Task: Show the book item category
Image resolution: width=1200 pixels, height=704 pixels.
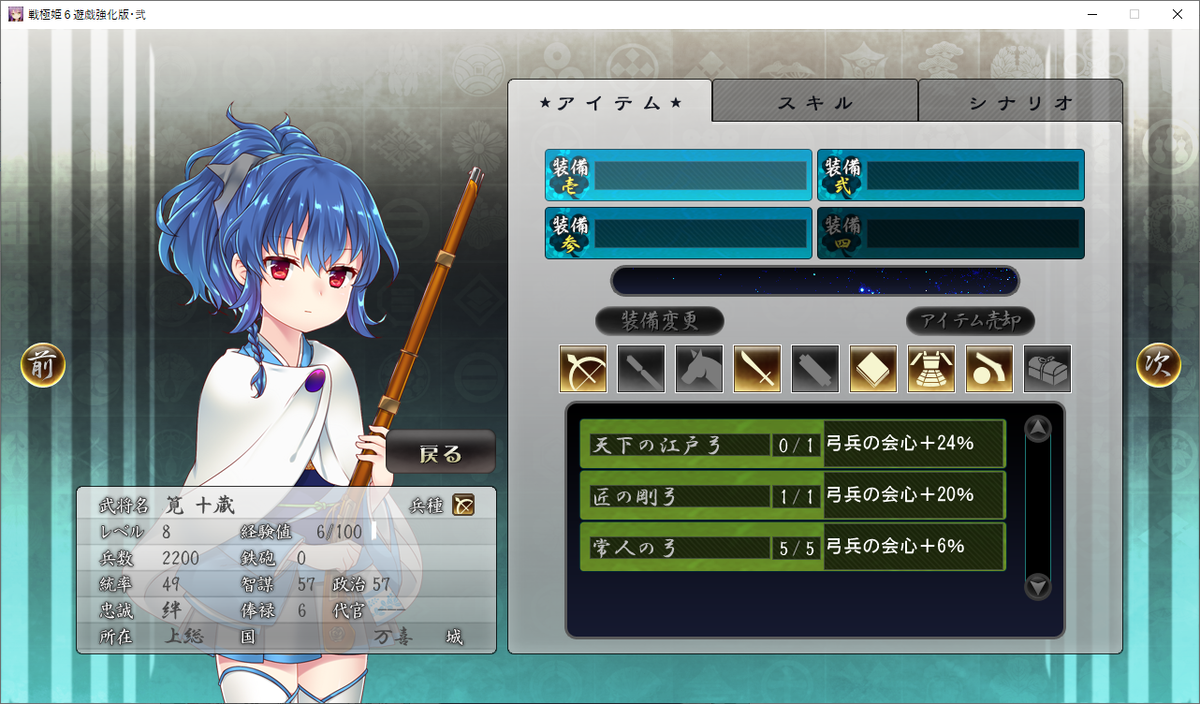Action: 873,369
